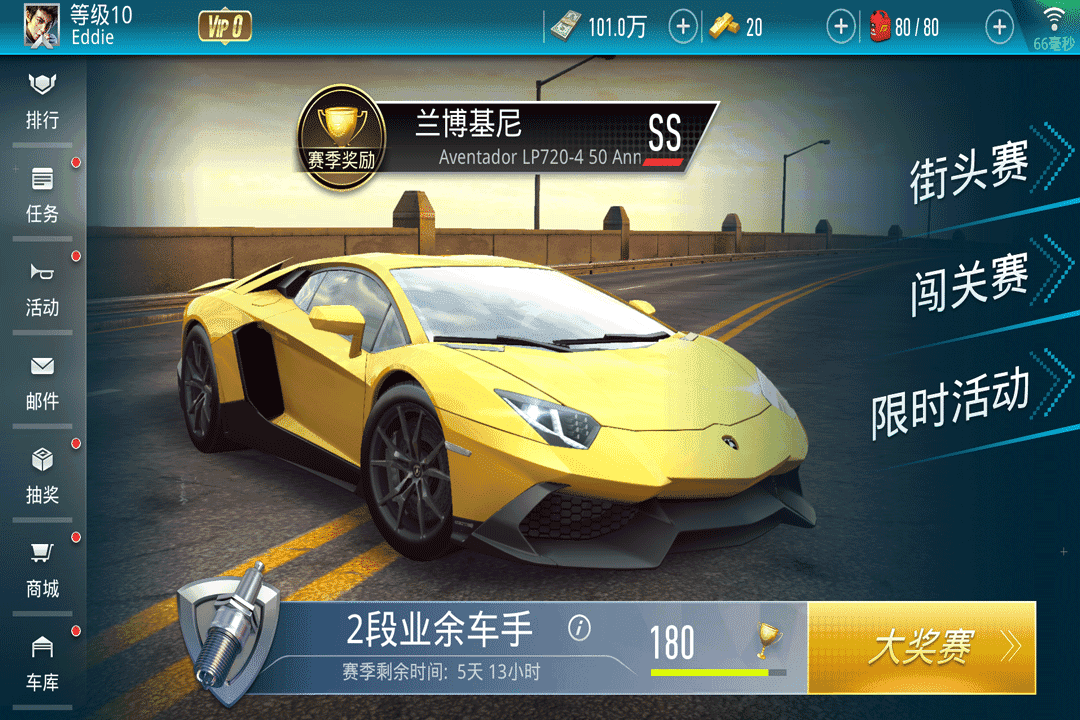Open the VIP 0 badge
The width and height of the screenshot is (1080, 720).
pos(225,27)
